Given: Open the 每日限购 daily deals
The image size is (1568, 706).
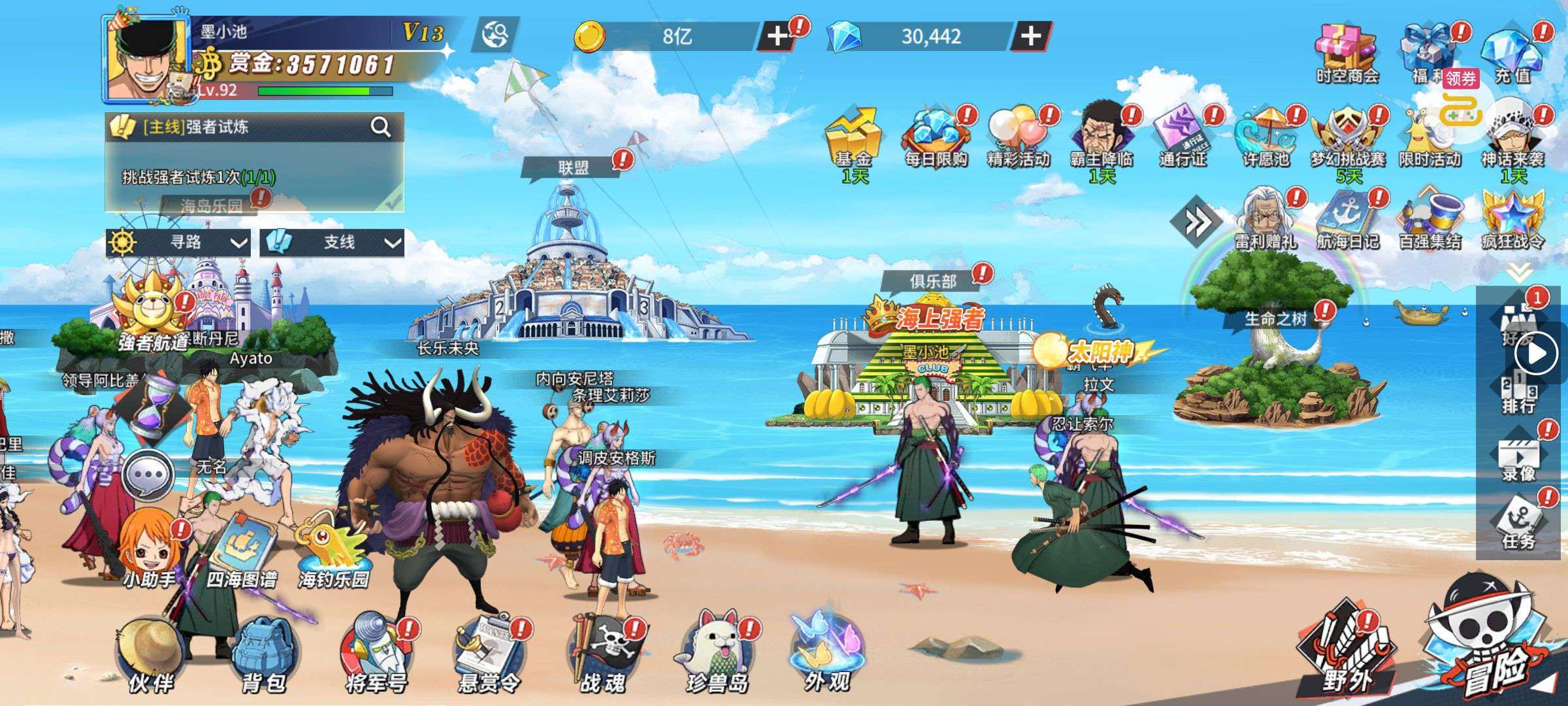Looking at the screenshot, I should point(936,137).
